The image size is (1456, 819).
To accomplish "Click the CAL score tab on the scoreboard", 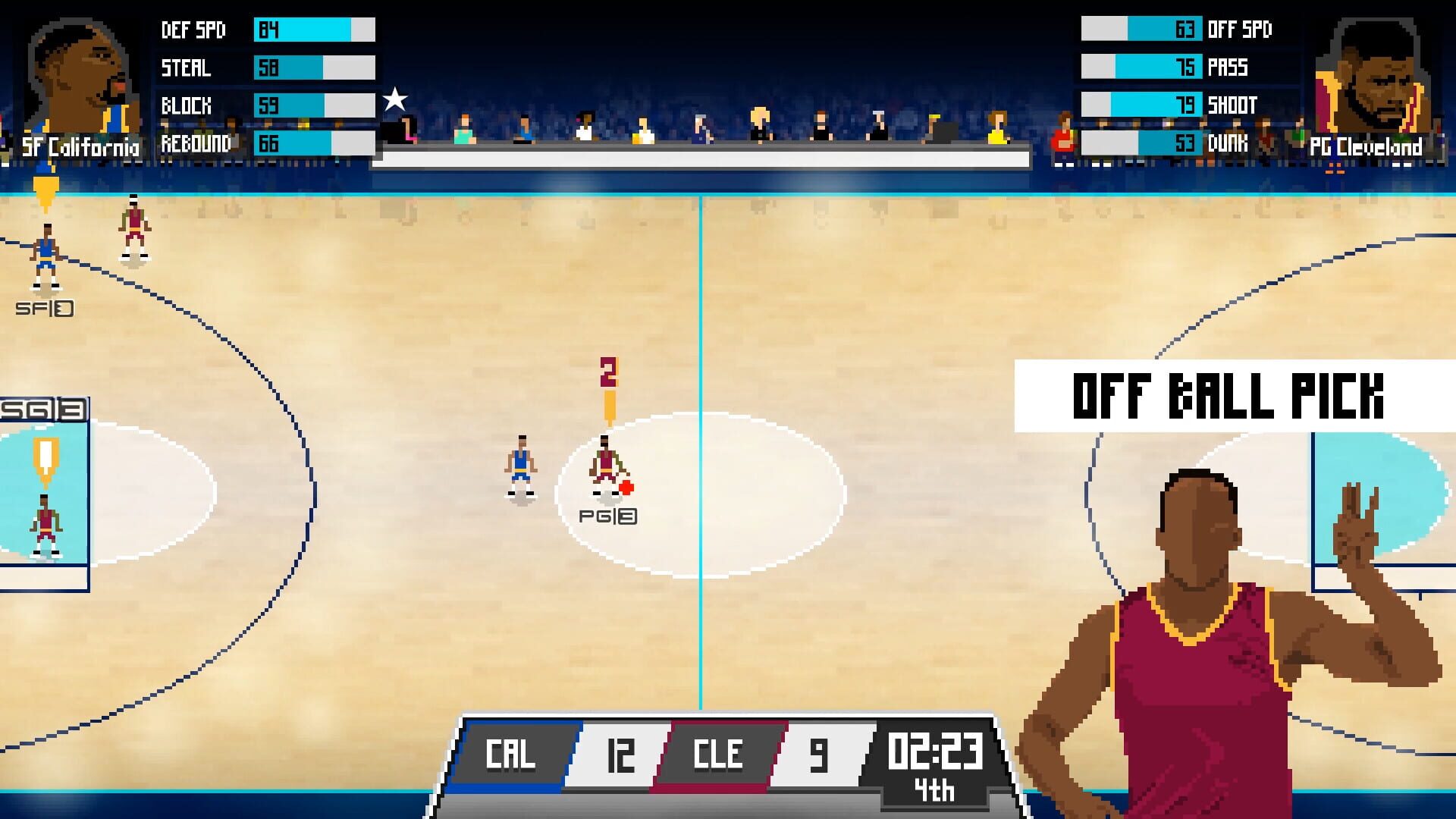I will 510,755.
